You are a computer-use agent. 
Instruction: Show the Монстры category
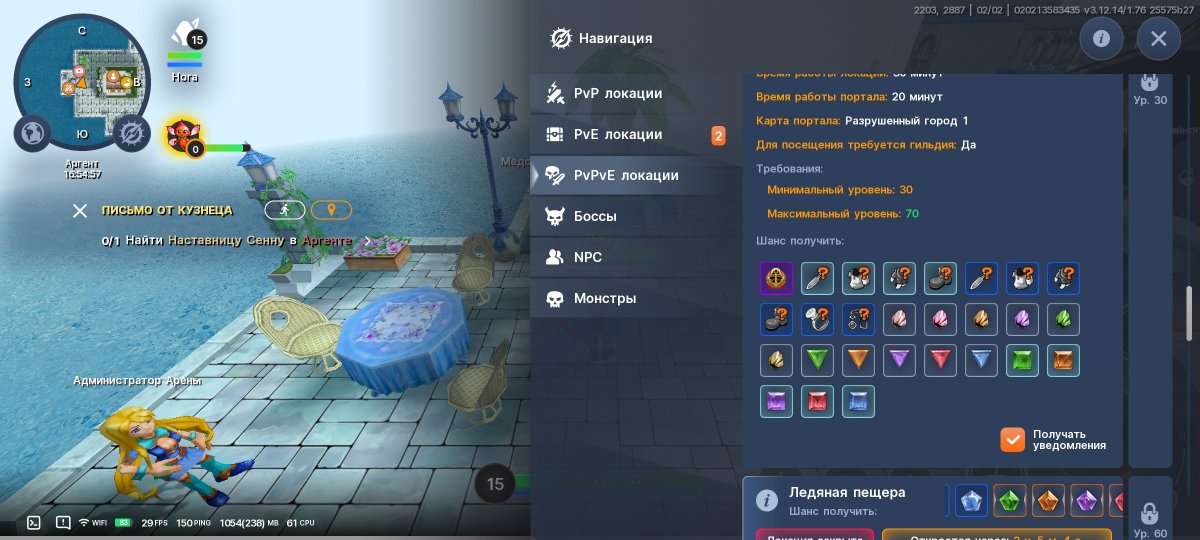[604, 298]
